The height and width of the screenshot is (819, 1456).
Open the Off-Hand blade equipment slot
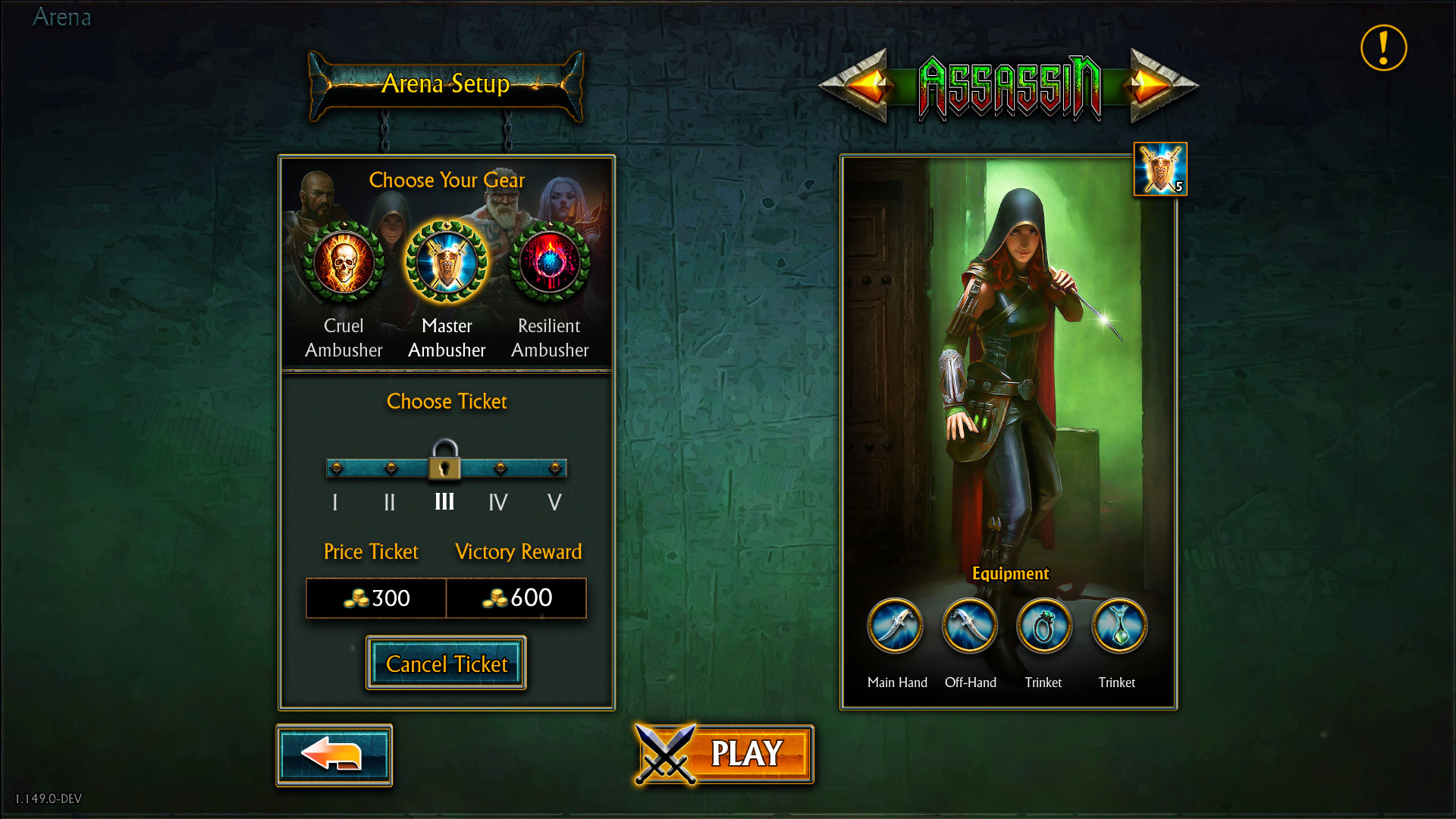969,626
